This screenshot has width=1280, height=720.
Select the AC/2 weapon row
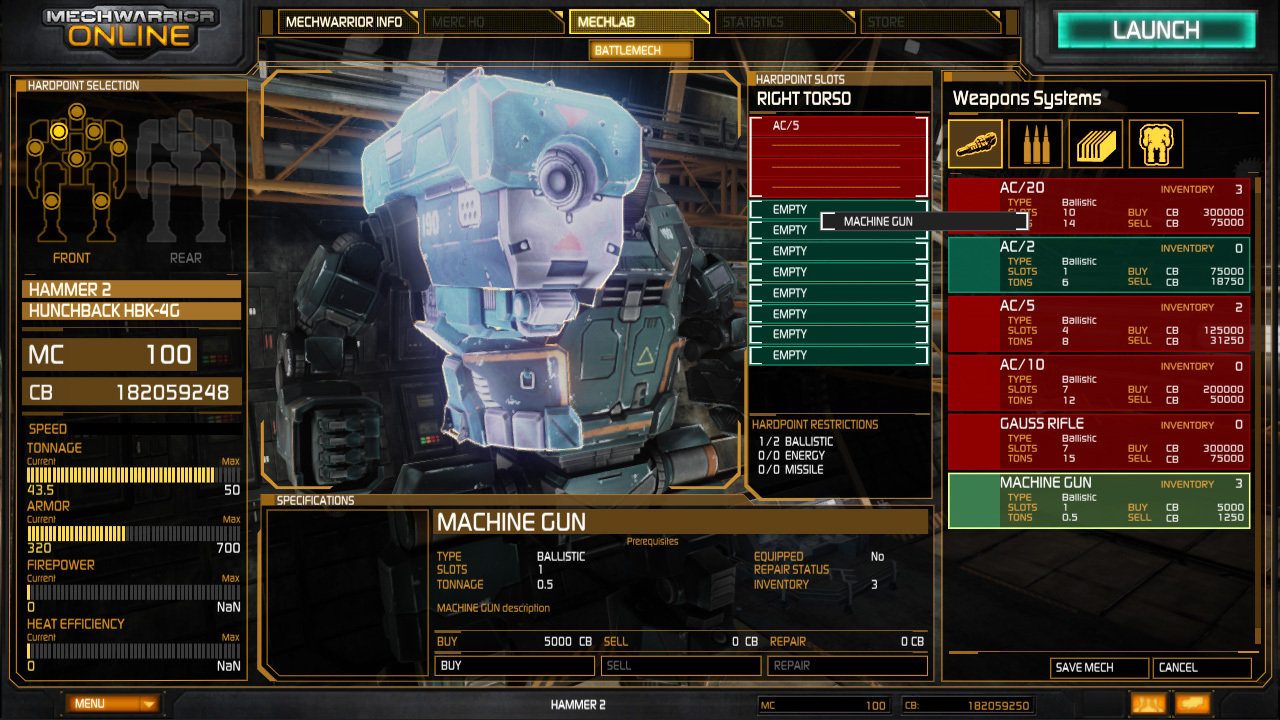pos(1098,265)
